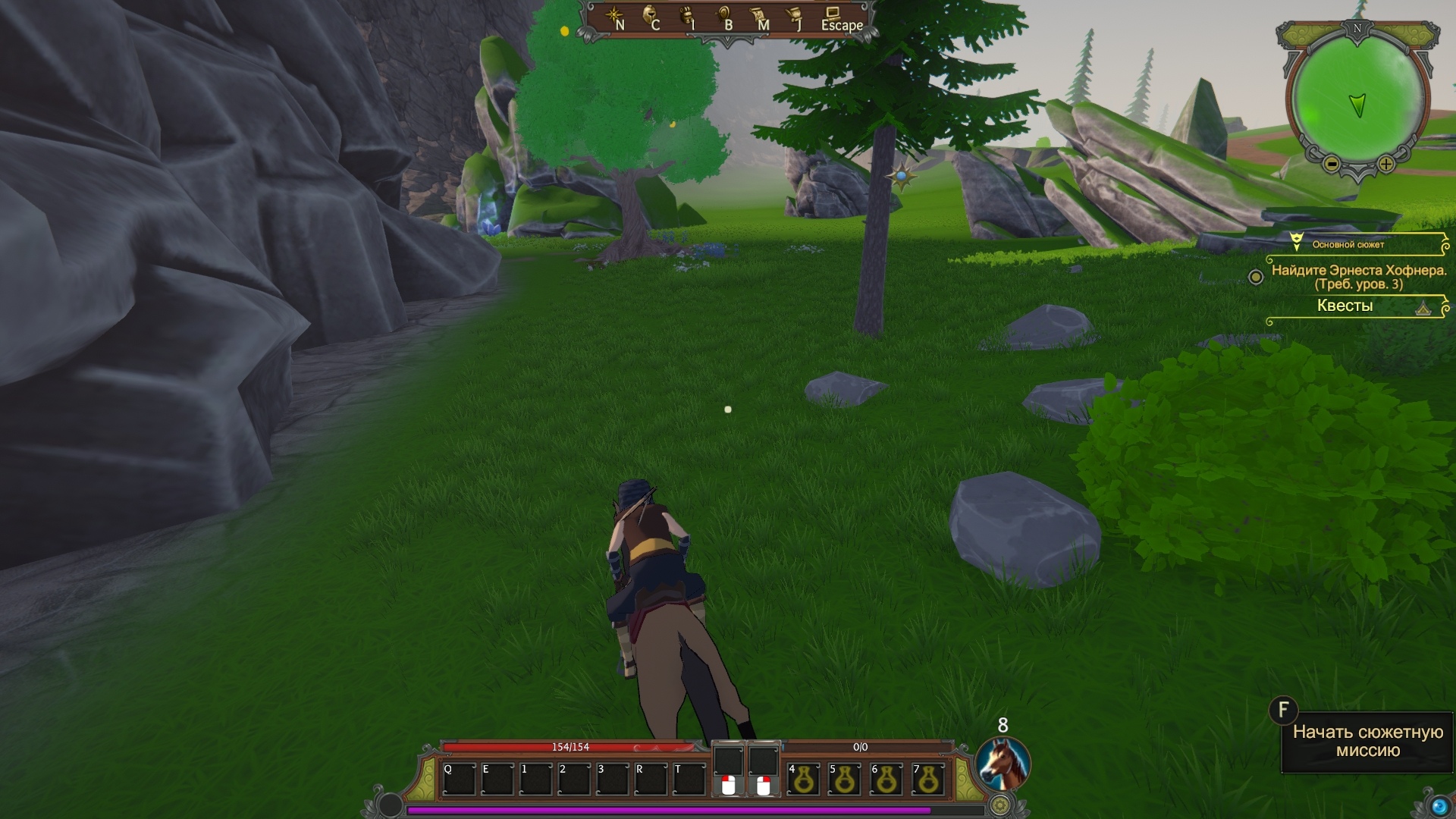Click the blue orb icon in corner
The width and height of the screenshot is (1456, 819).
pos(1439,806)
